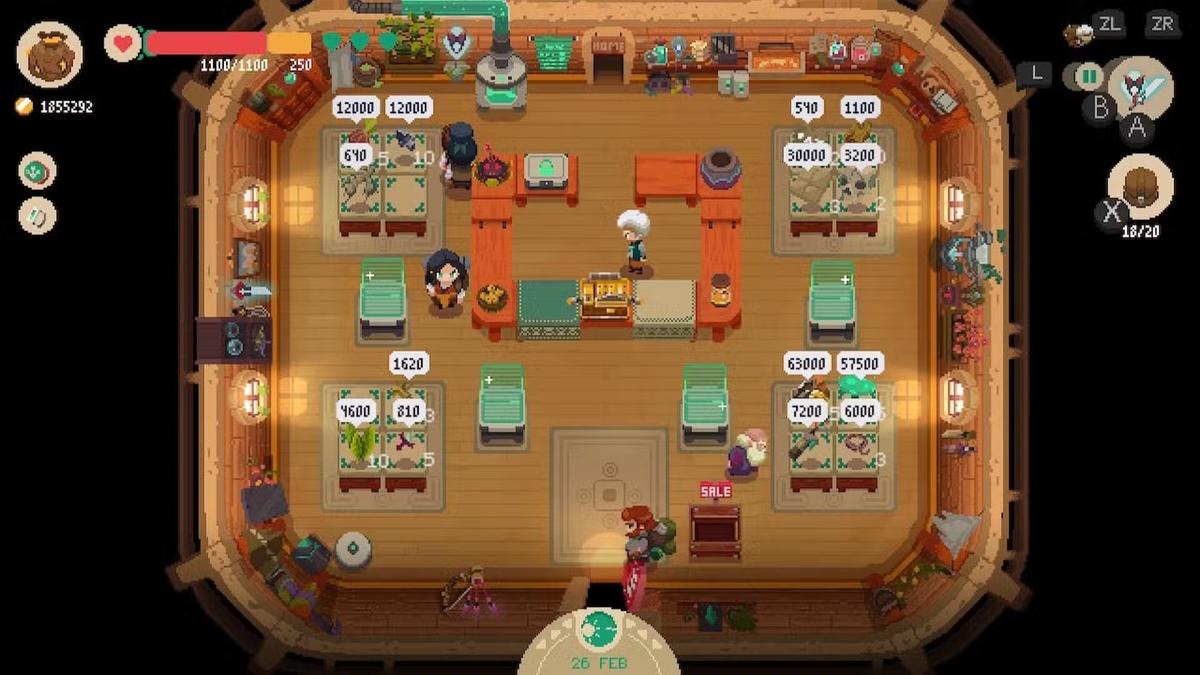
Task: Switch to the secondary weapon set icon
Action: [x=1086, y=76]
